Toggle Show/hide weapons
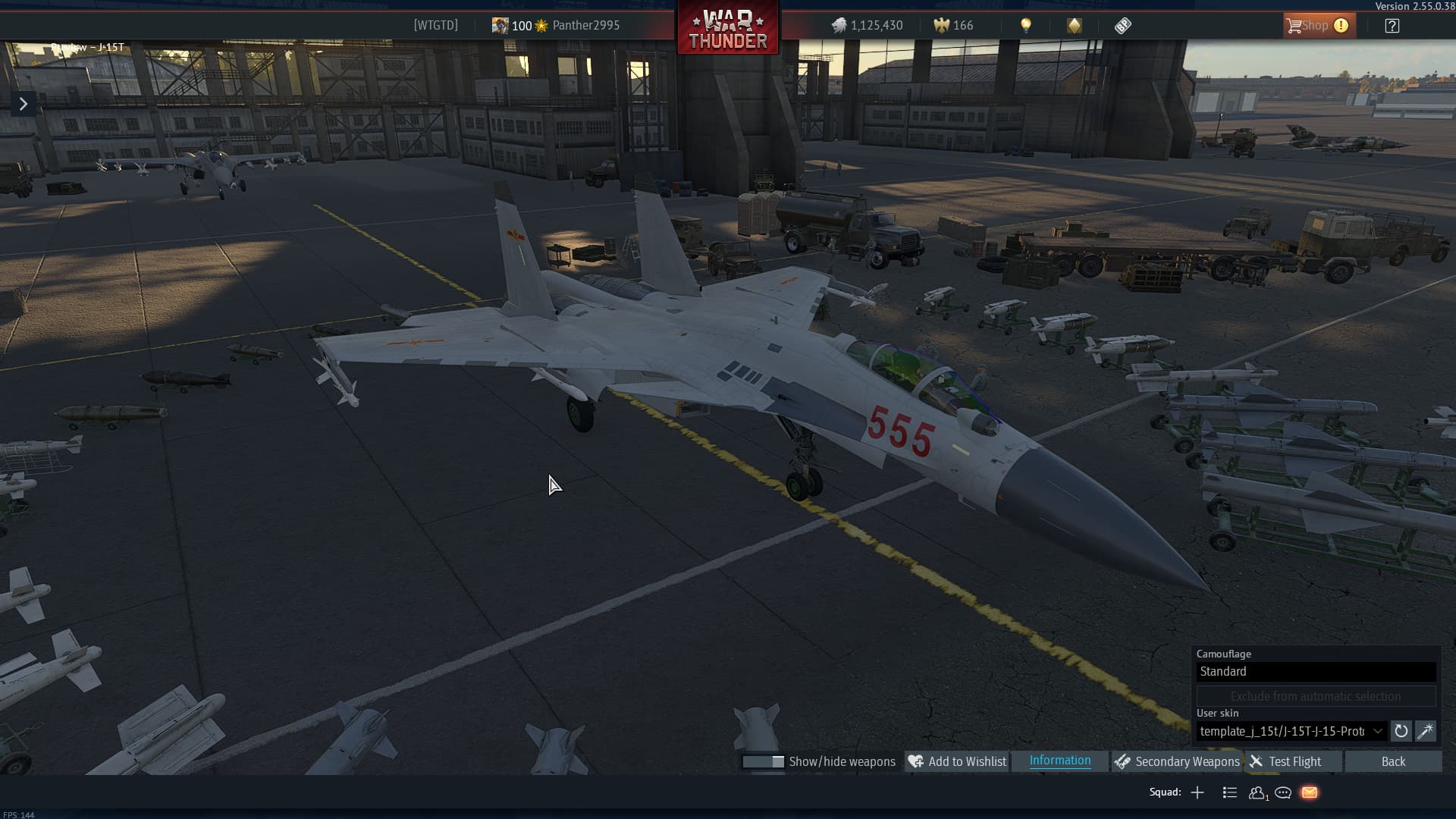Viewport: 1456px width, 819px height. [x=764, y=761]
